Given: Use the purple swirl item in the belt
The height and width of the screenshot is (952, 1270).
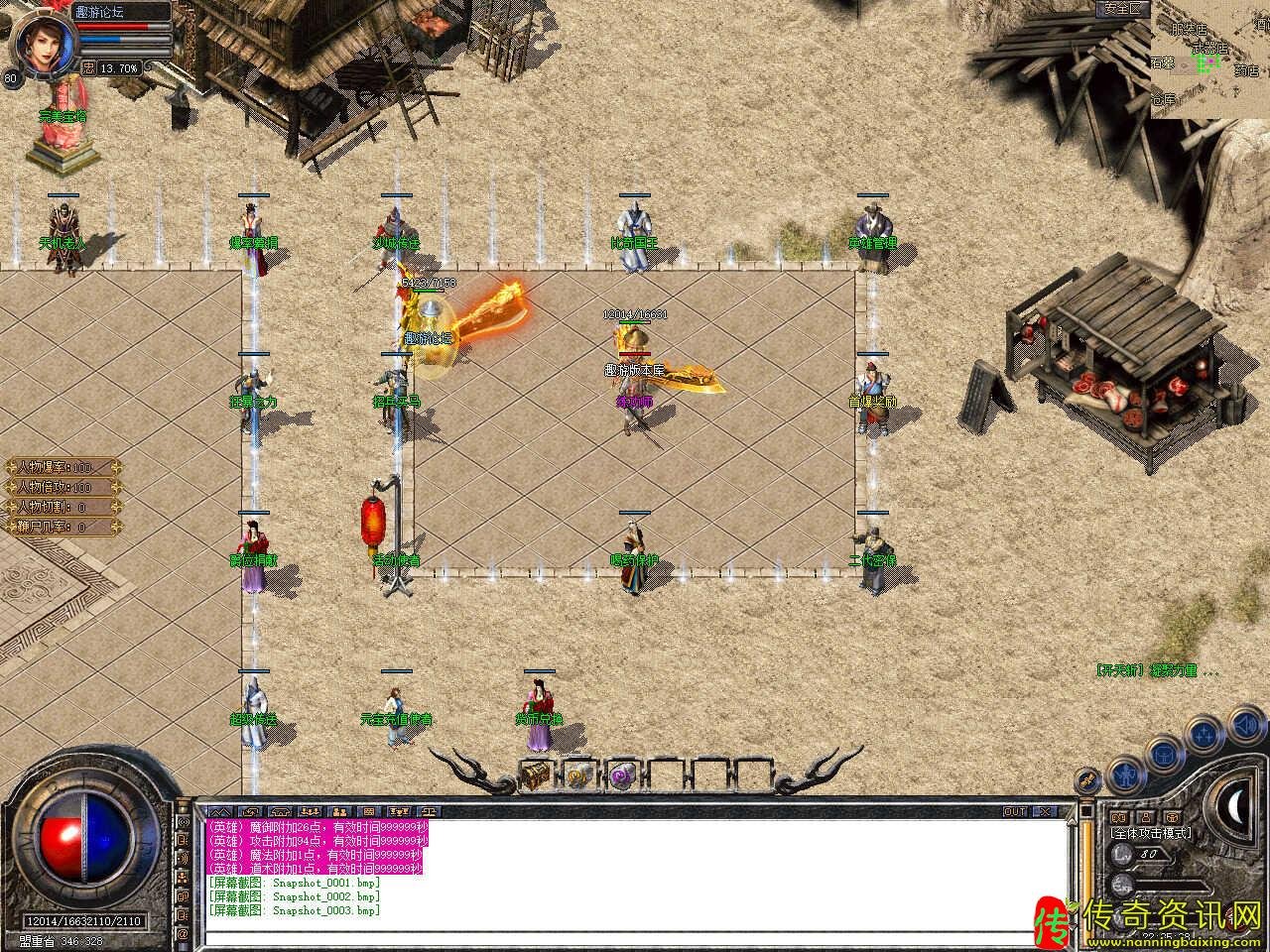Looking at the screenshot, I should point(623,774).
